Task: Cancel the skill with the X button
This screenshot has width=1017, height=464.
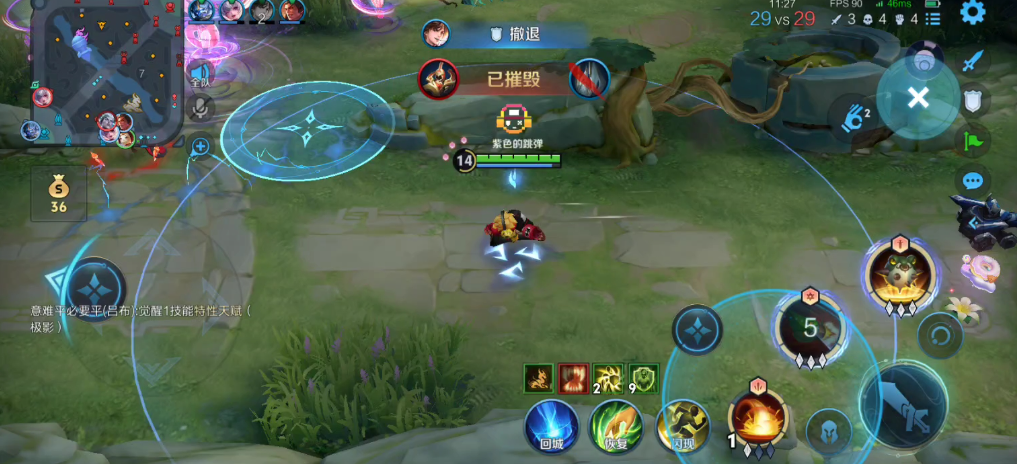Action: tap(918, 97)
